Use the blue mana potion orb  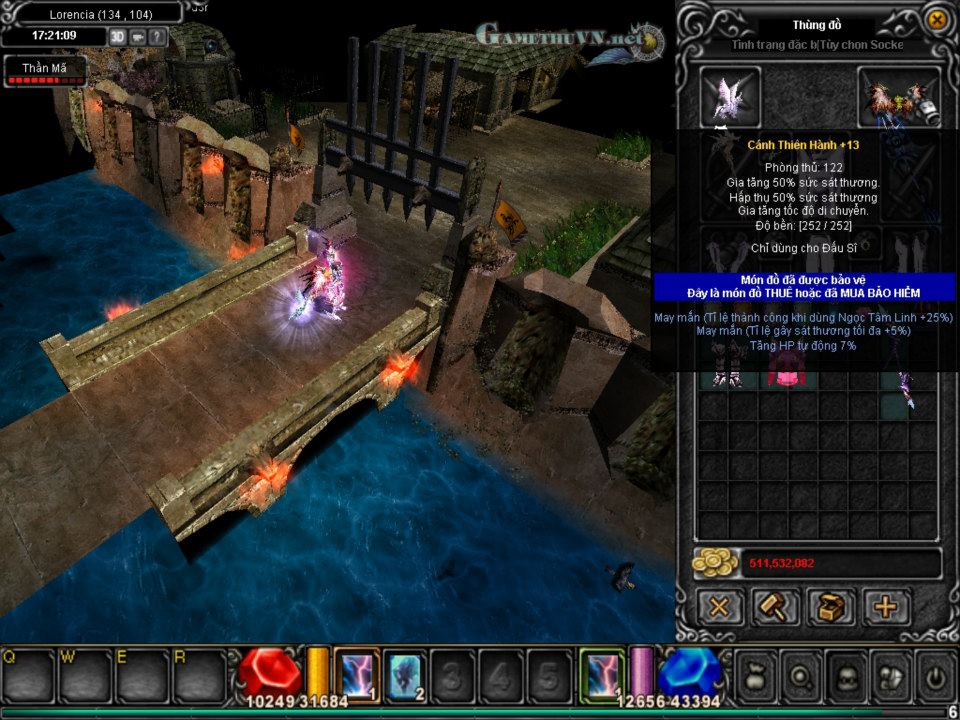point(690,672)
